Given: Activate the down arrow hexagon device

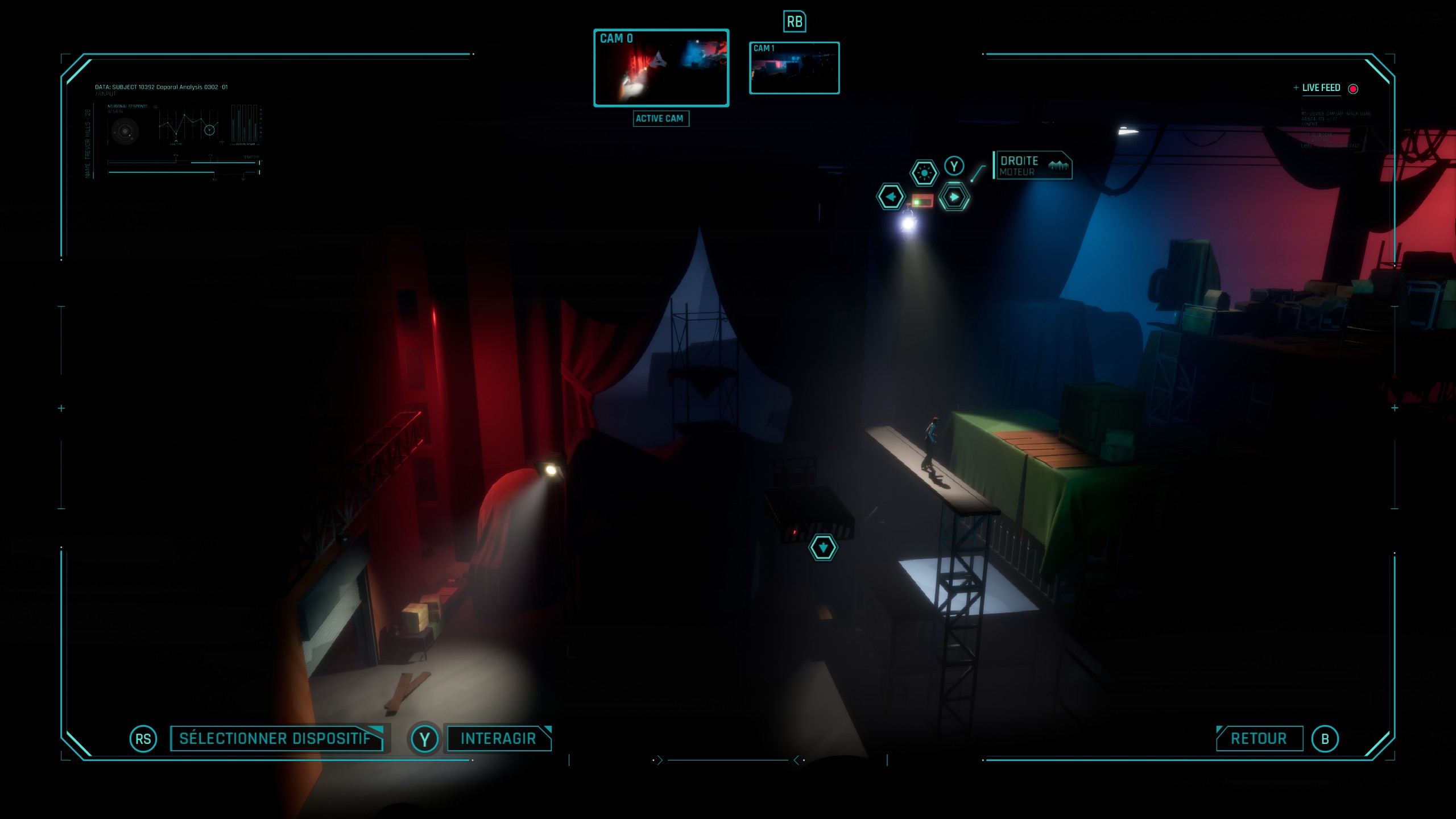Looking at the screenshot, I should (822, 548).
